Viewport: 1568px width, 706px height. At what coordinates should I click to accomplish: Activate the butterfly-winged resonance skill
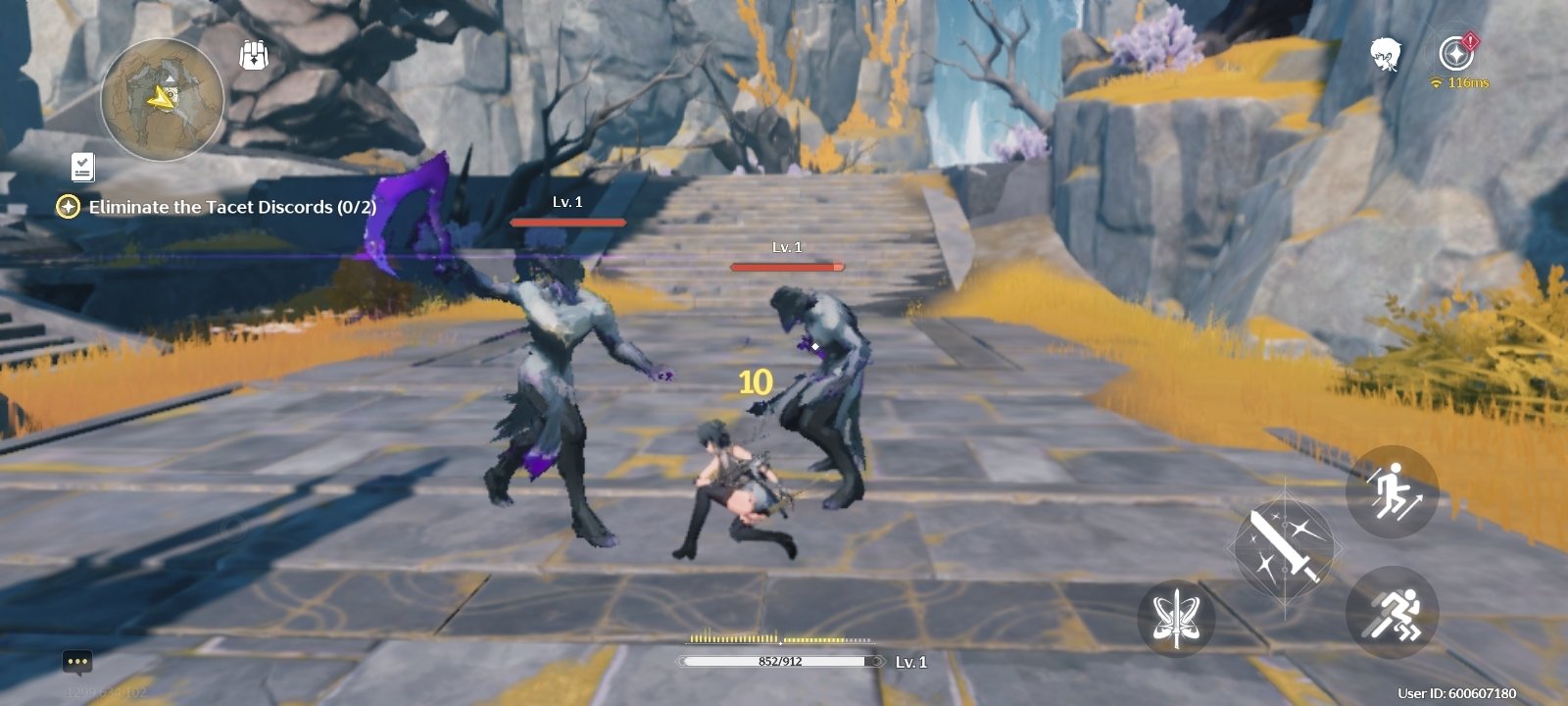point(1176,618)
